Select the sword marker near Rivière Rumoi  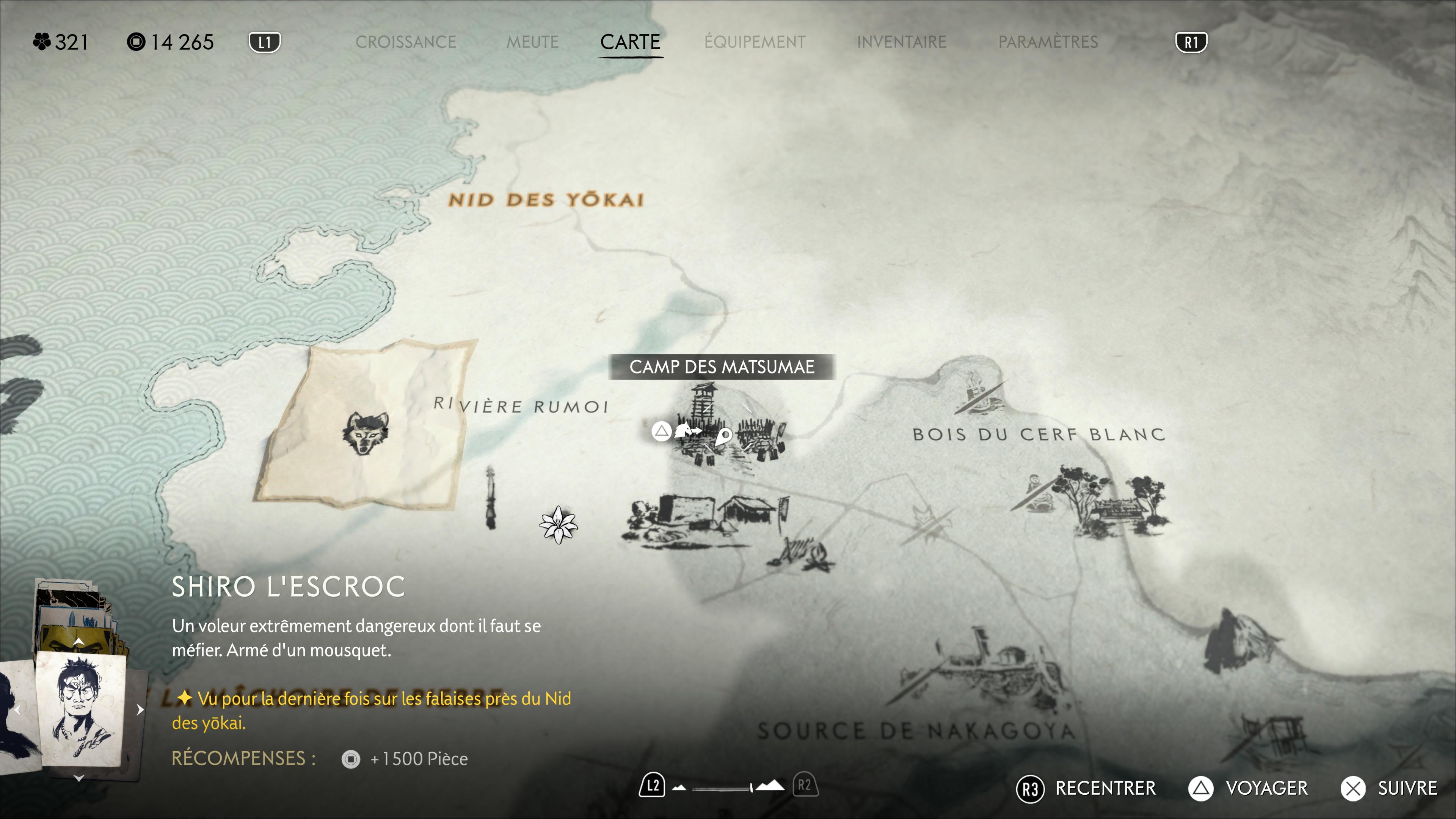pos(491,497)
